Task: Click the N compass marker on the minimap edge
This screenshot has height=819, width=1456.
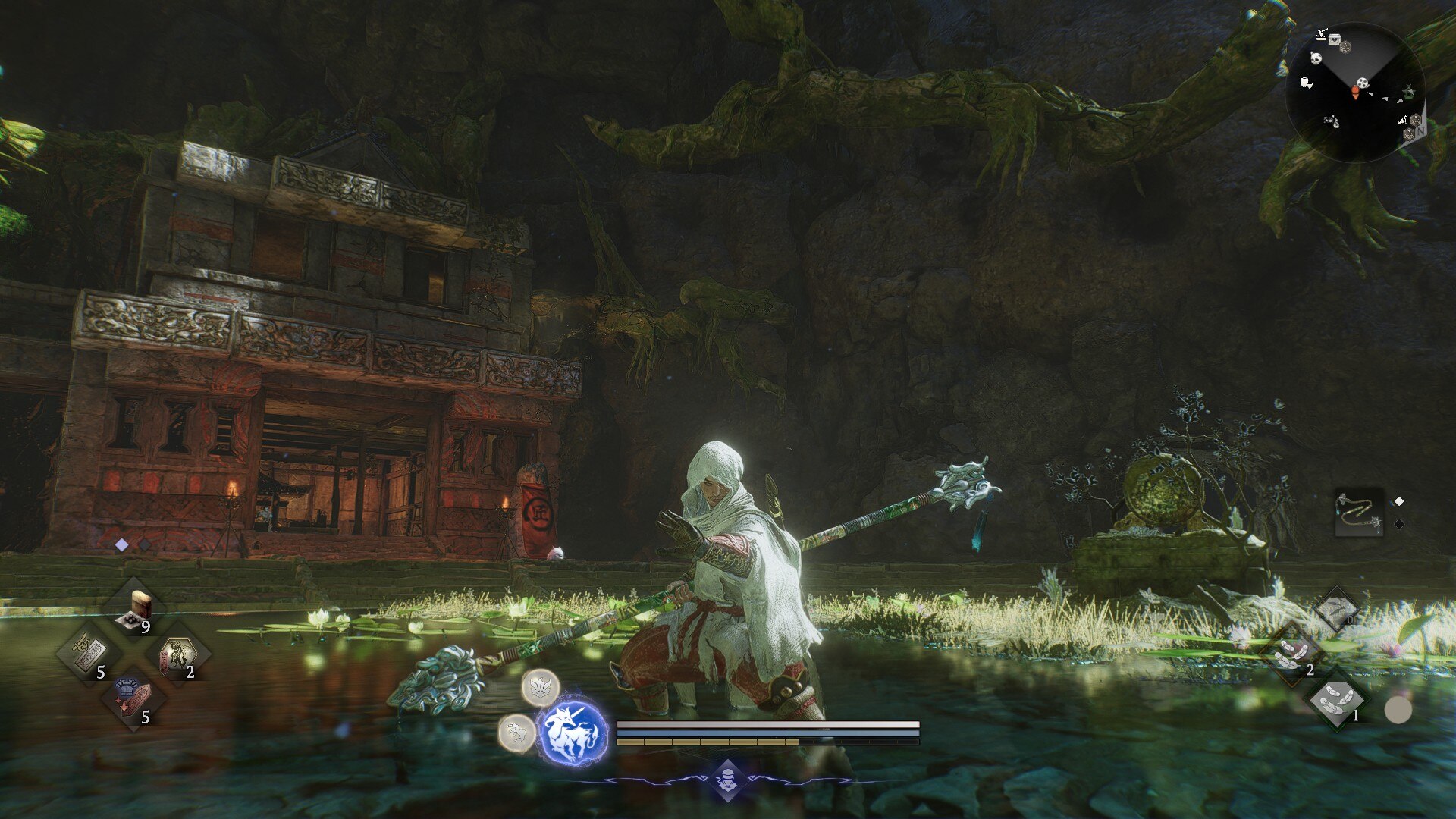Action: tap(1421, 131)
